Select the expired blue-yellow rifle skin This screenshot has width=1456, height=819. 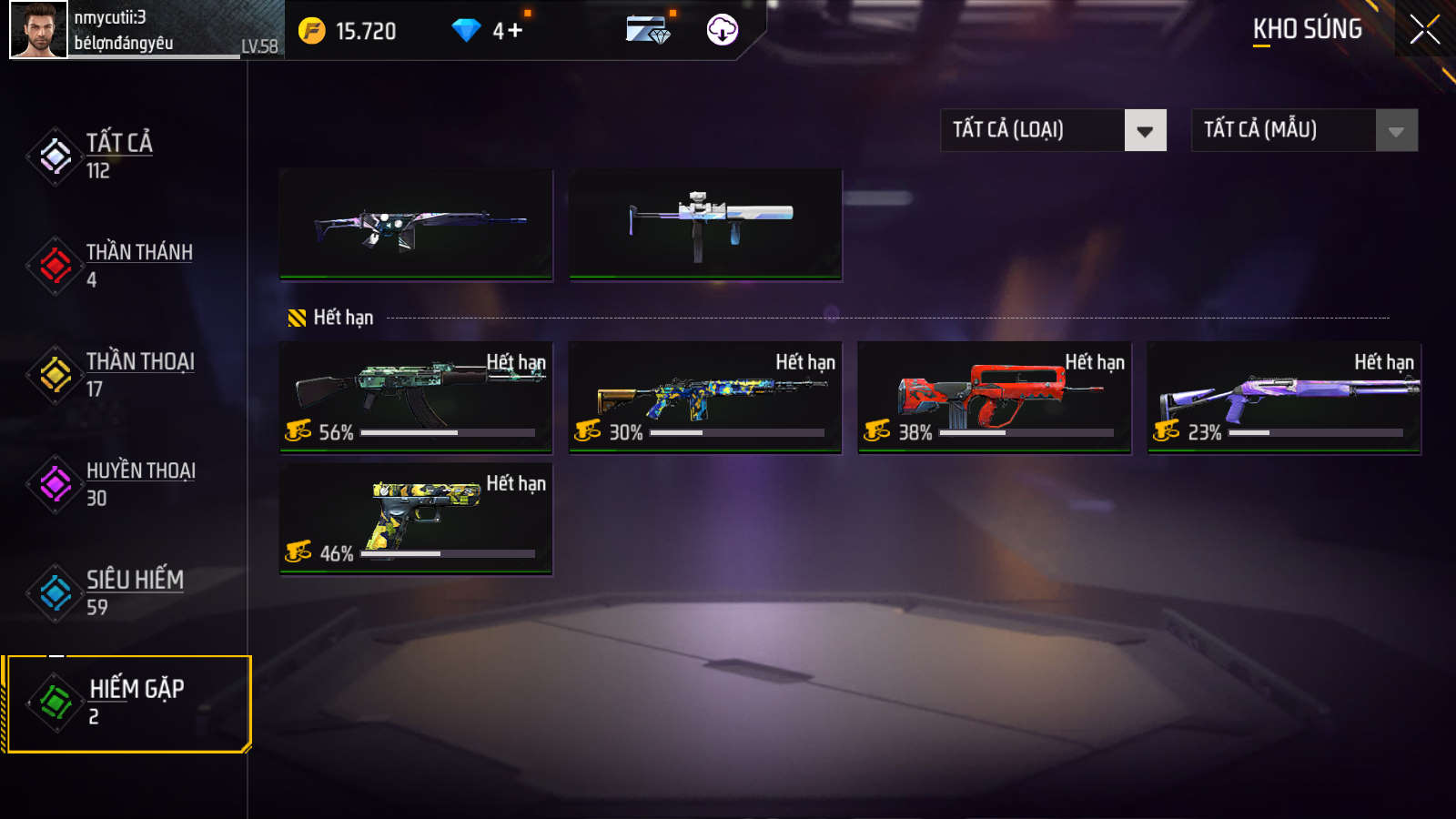[705, 397]
